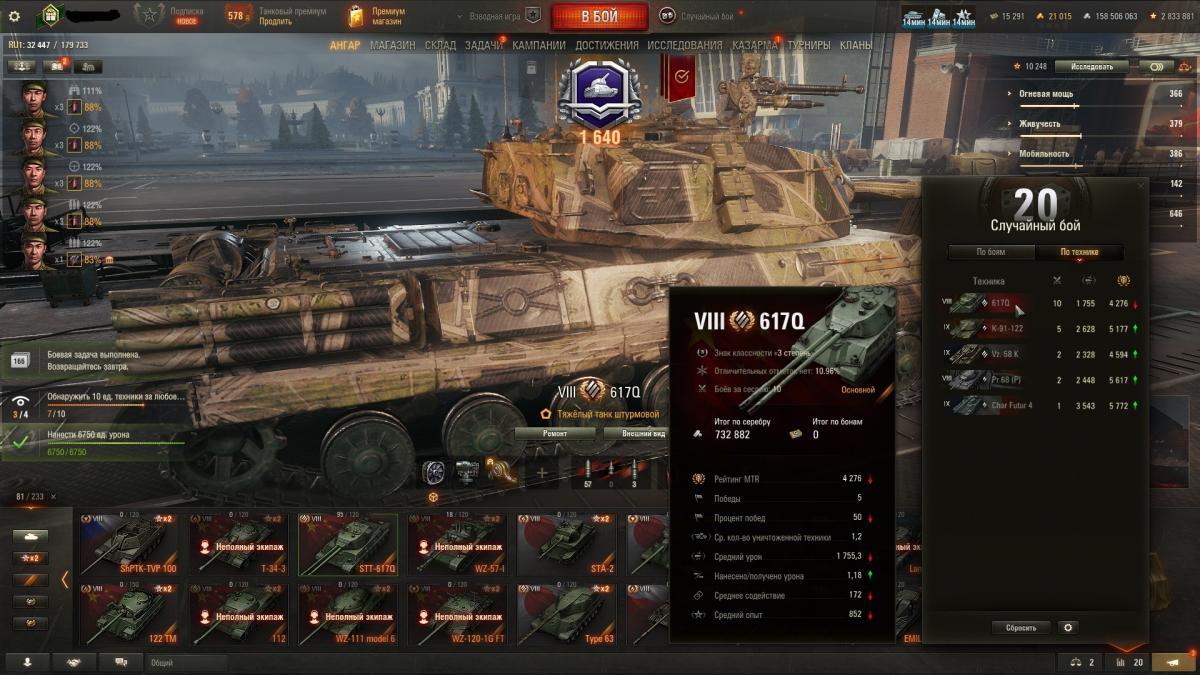The height and width of the screenshot is (675, 1200).
Task: Open game settings gear icon
Action: [x=14, y=16]
